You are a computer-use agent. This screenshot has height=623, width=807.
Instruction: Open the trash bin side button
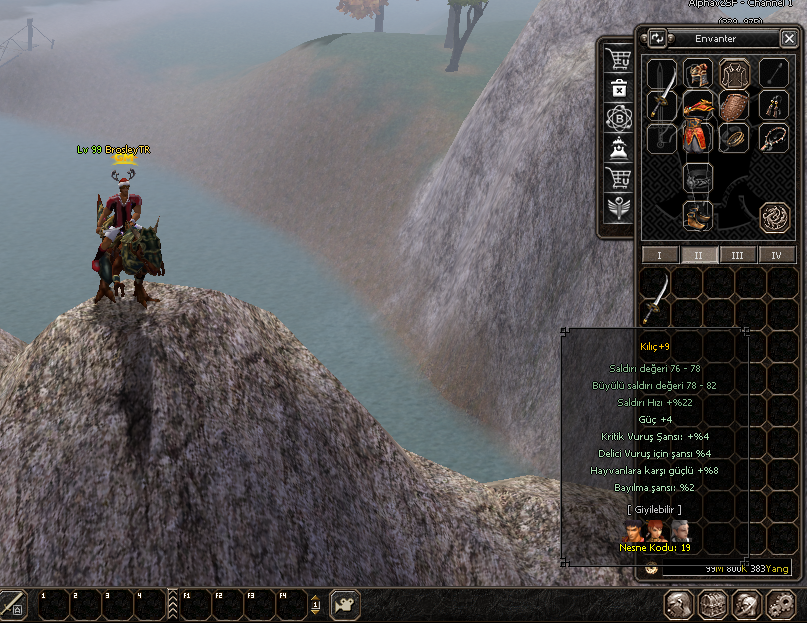(x=619, y=88)
